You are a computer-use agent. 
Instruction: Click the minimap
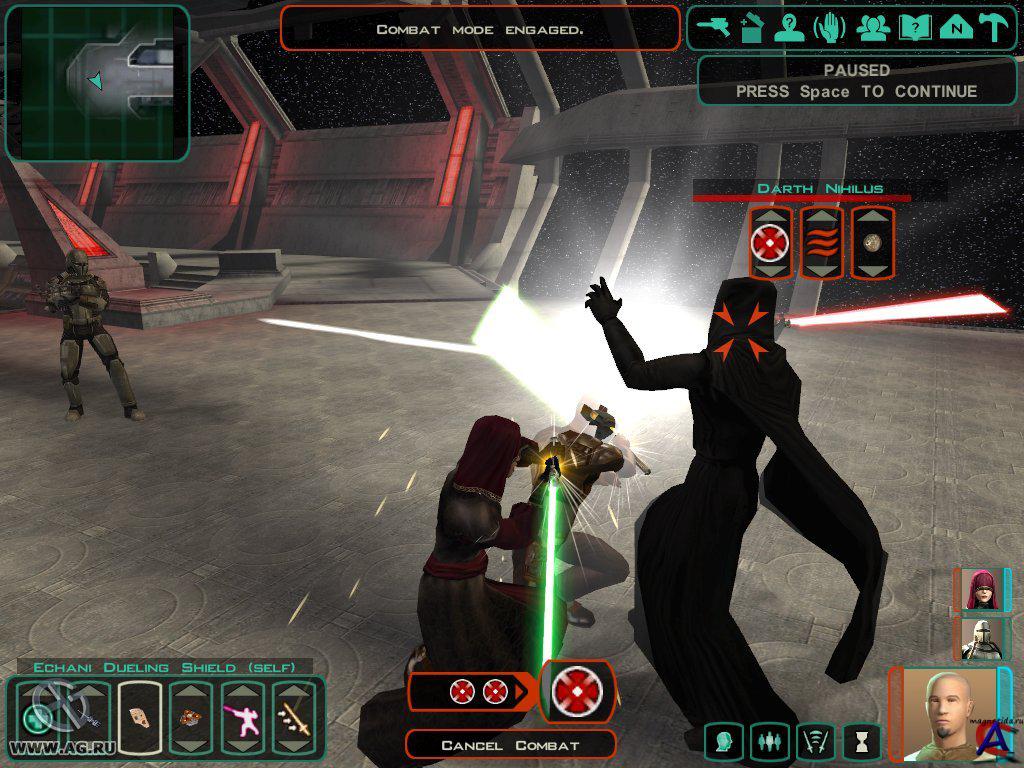click(x=97, y=82)
